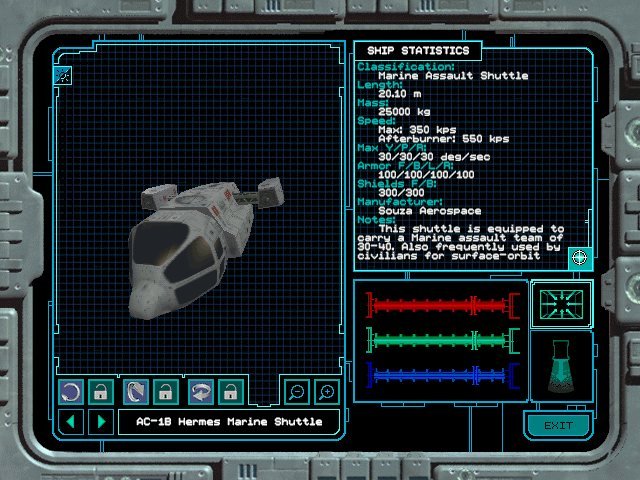
Task: Zoom out the ship model view
Action: (x=296, y=391)
